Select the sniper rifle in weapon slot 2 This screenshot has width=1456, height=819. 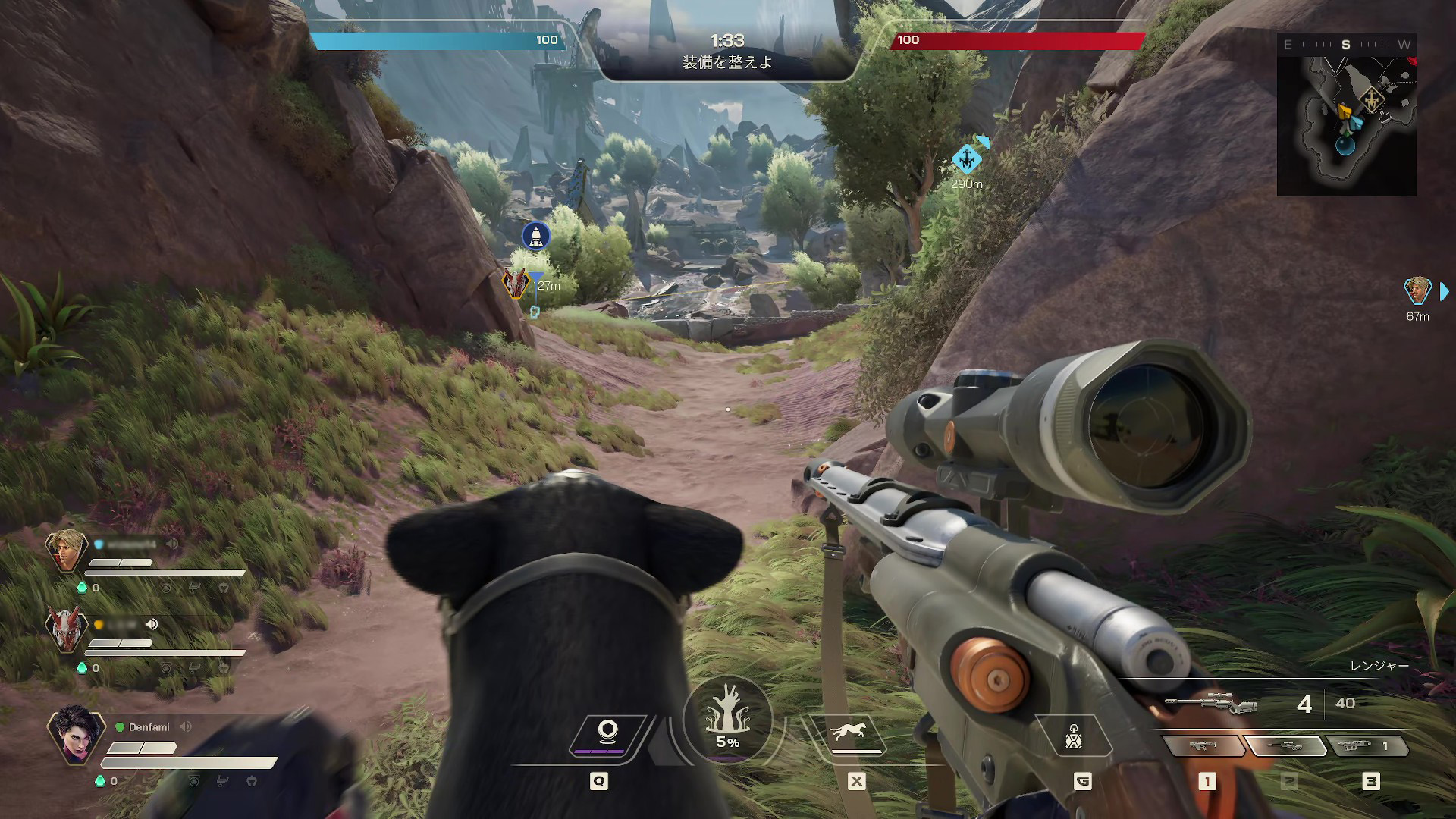pos(1288,745)
